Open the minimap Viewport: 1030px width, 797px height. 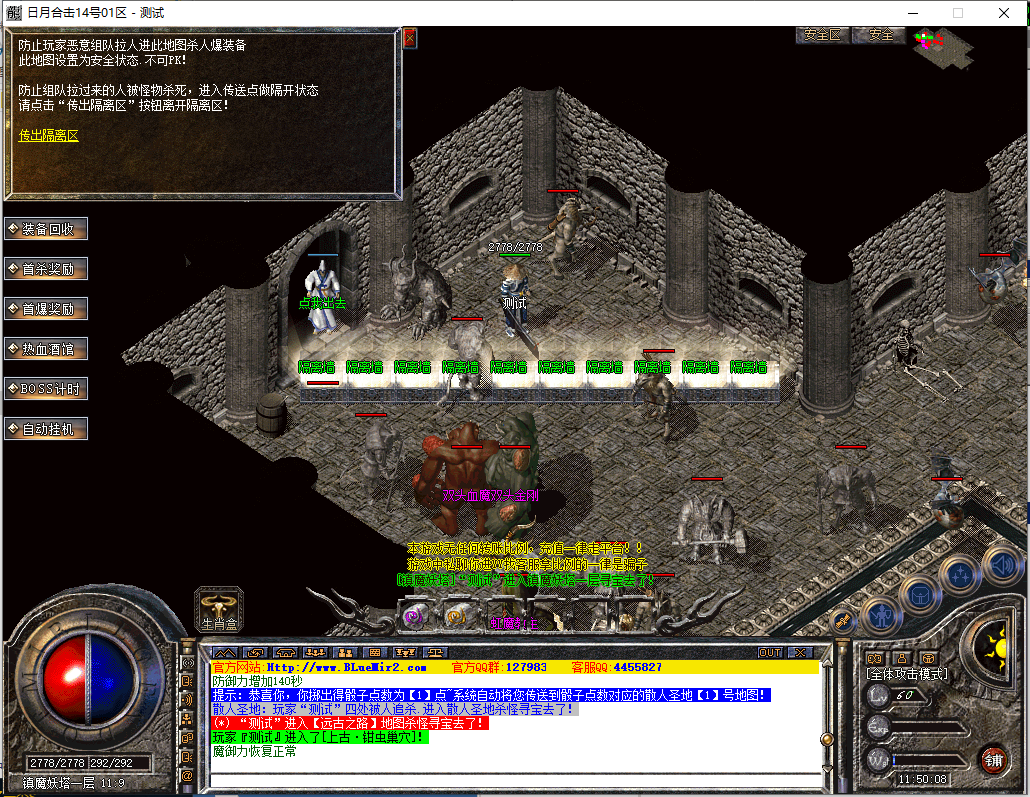[x=940, y=43]
